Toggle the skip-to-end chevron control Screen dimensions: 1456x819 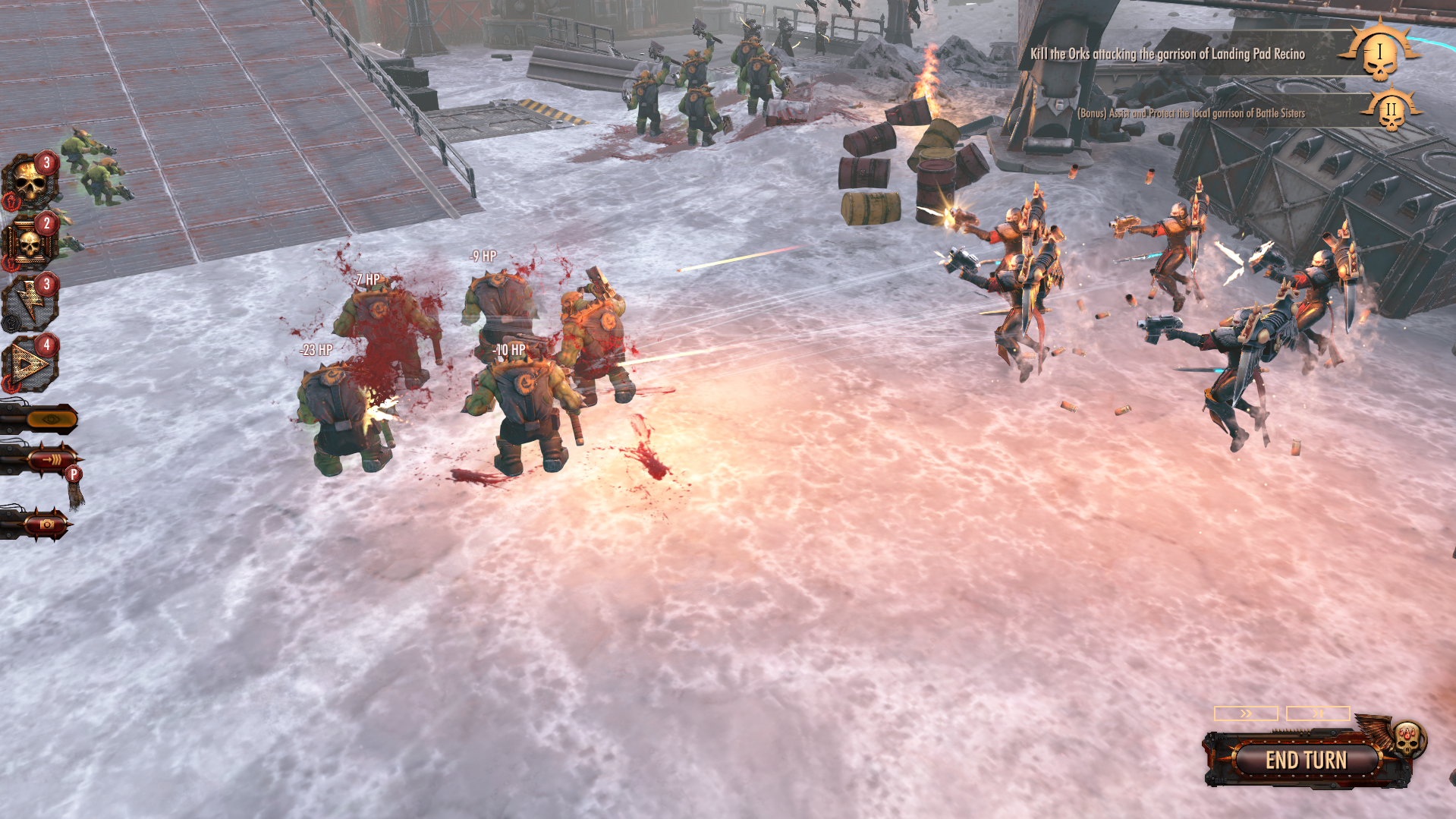pos(1317,713)
